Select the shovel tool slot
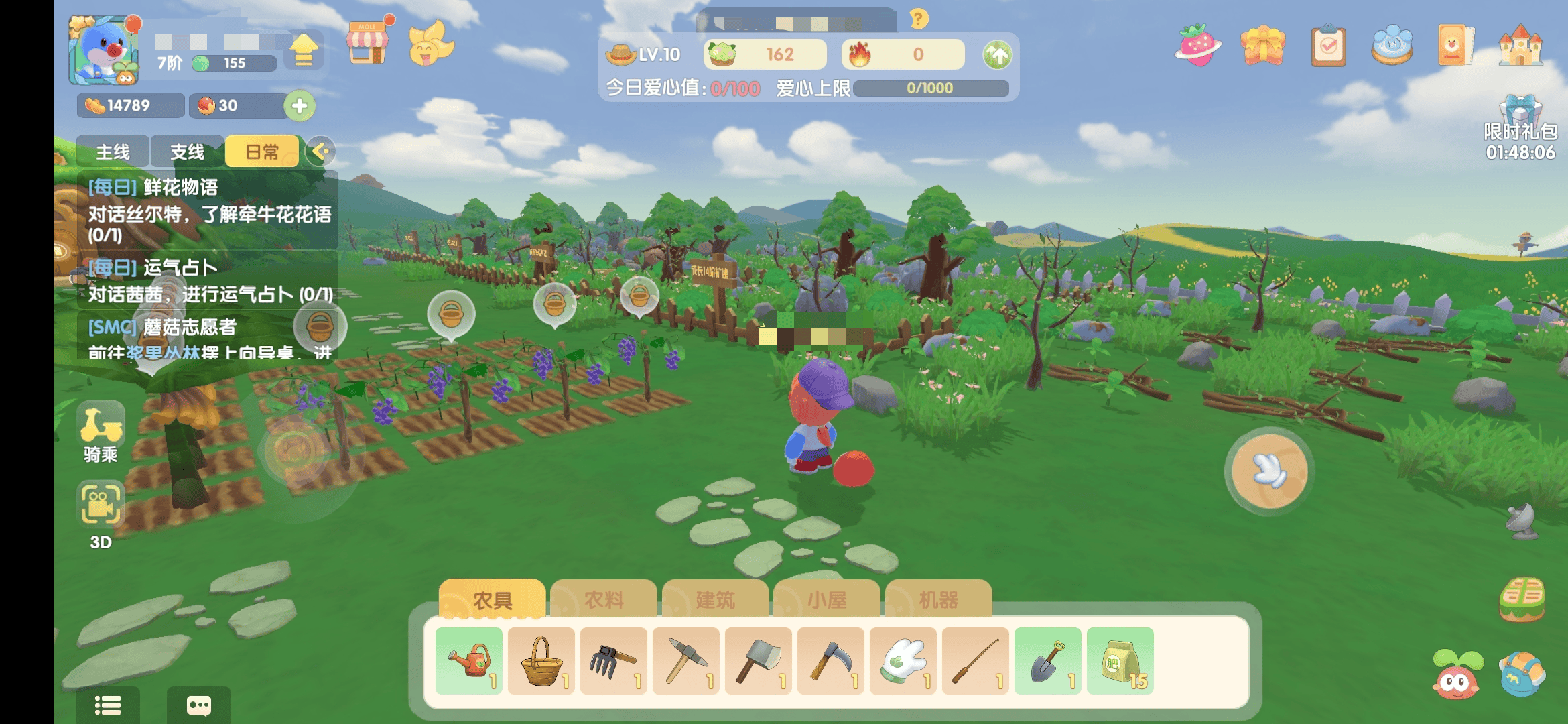The image size is (1568, 724). click(1048, 661)
